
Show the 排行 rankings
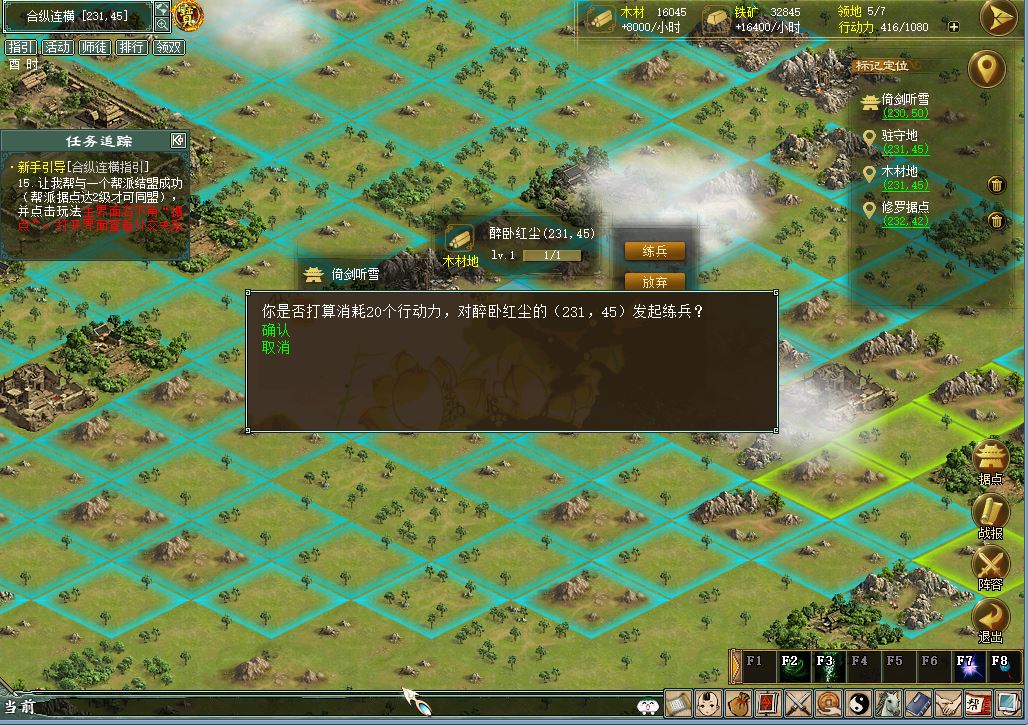[x=132, y=47]
